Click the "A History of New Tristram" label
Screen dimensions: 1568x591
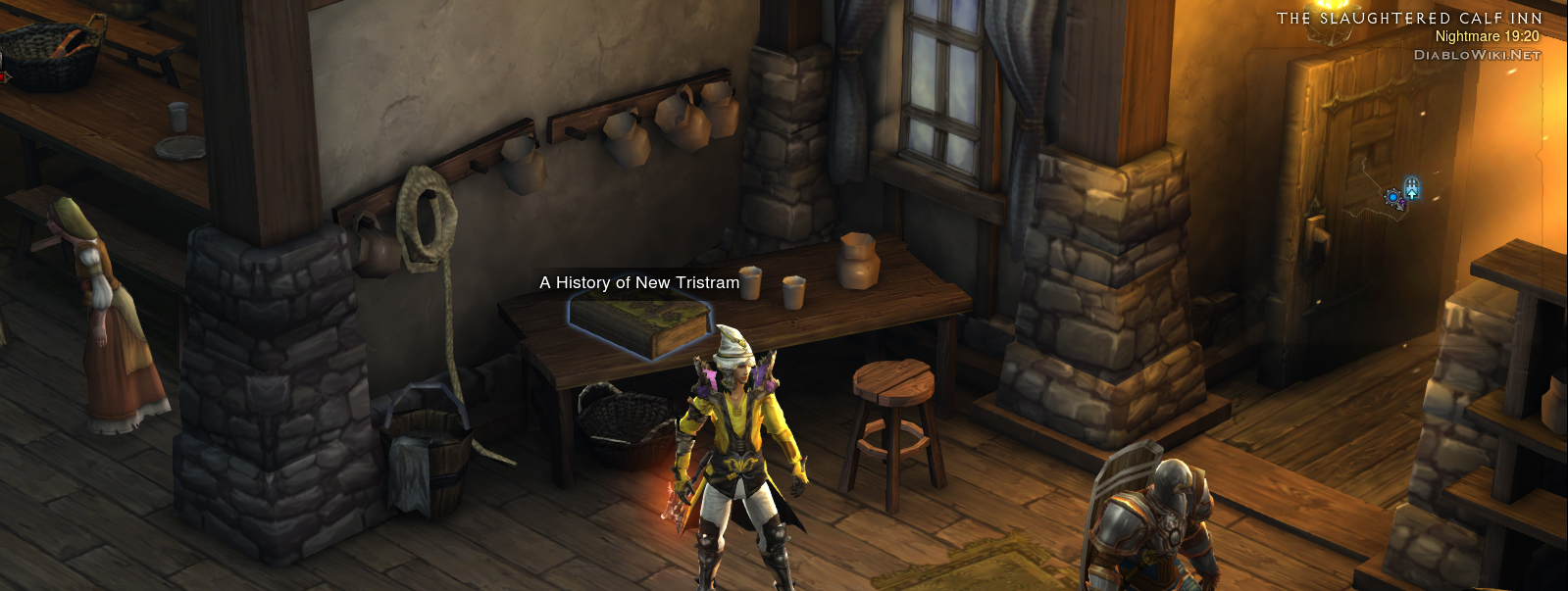click(x=639, y=282)
